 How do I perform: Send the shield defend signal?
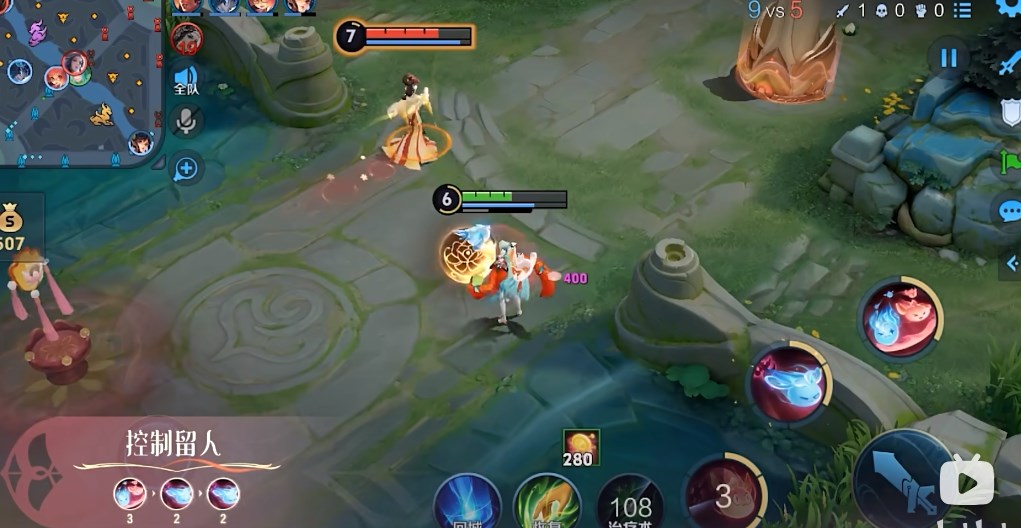1009,111
